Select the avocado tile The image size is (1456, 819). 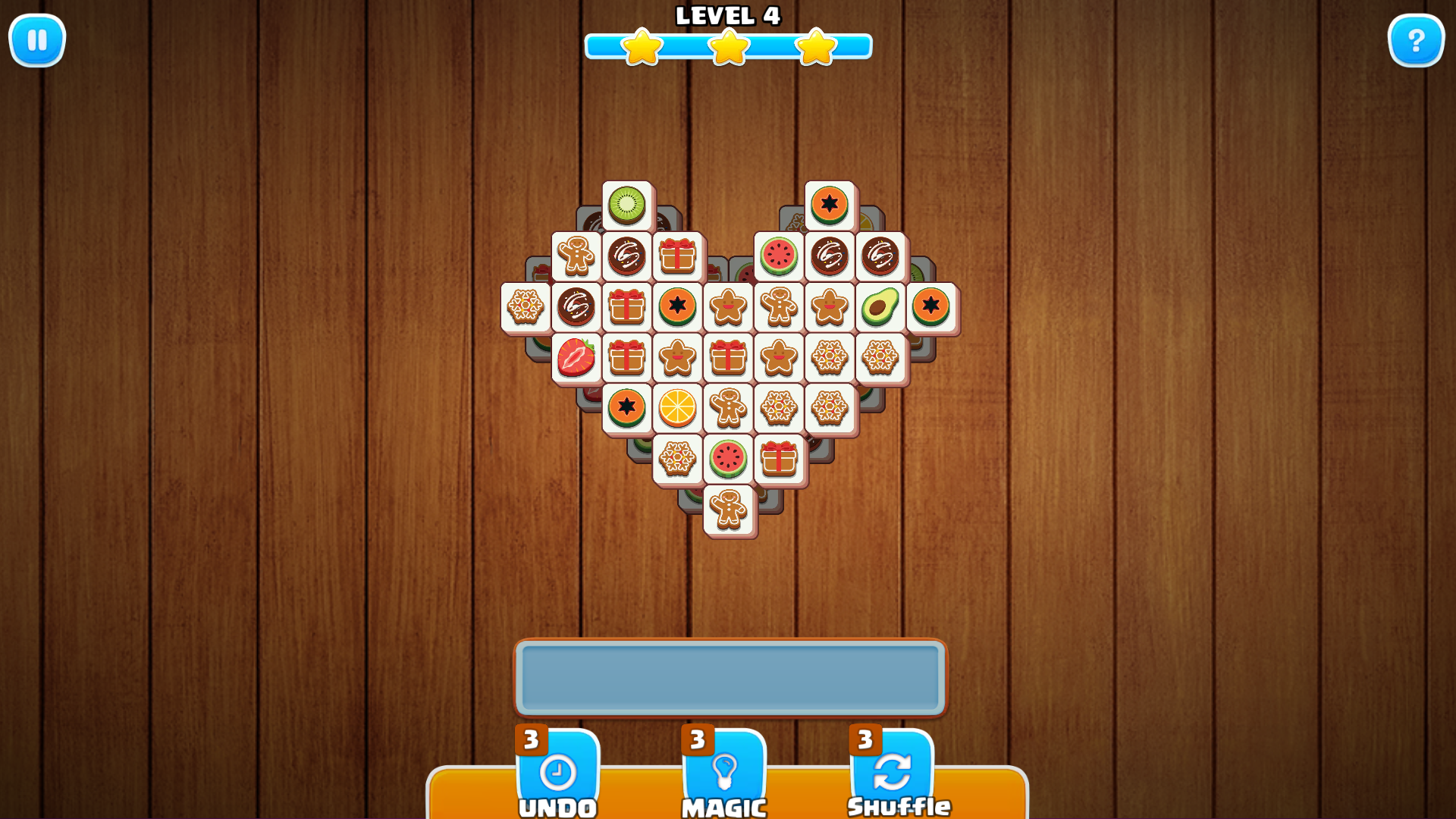pyautogui.click(x=880, y=307)
